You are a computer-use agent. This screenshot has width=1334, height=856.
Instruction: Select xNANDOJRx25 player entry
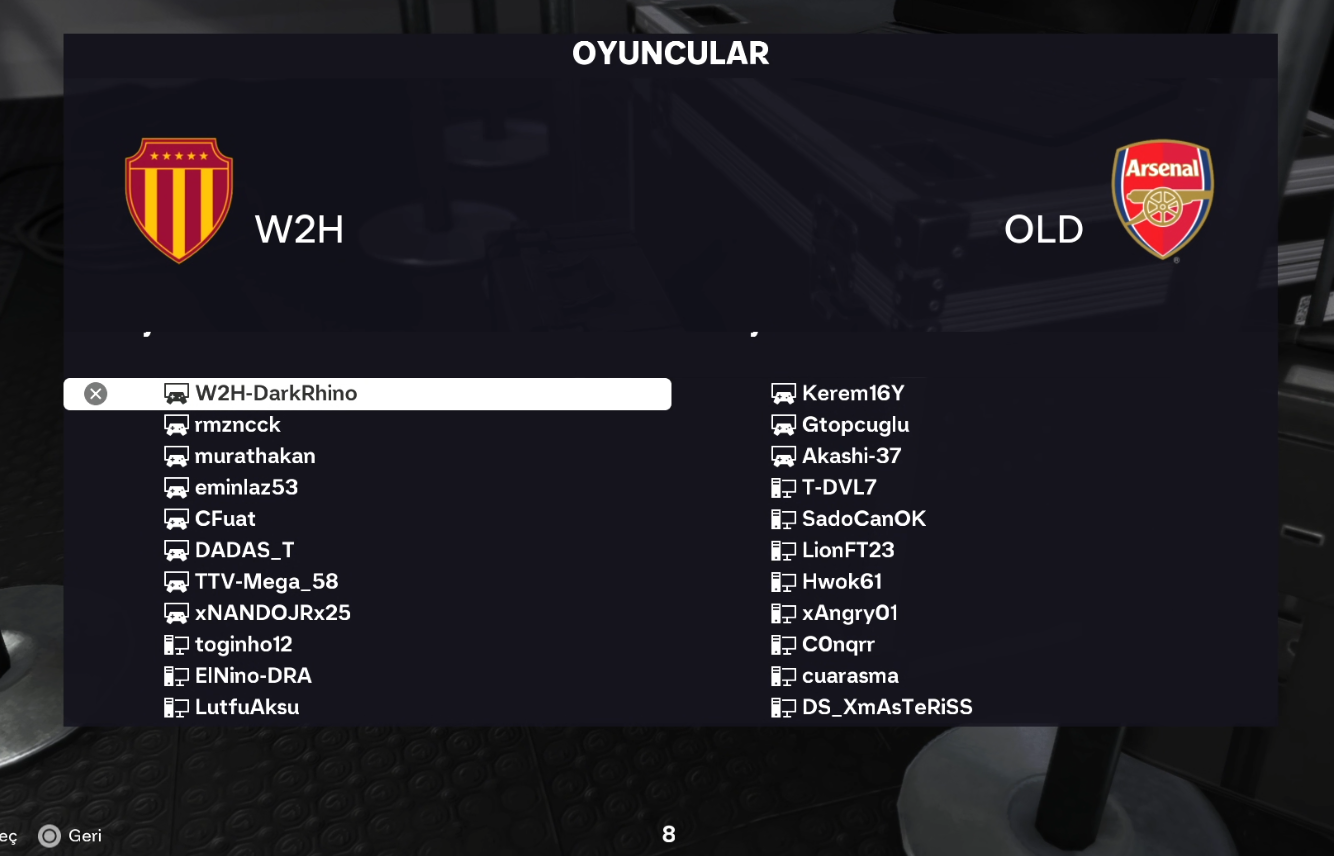point(272,613)
